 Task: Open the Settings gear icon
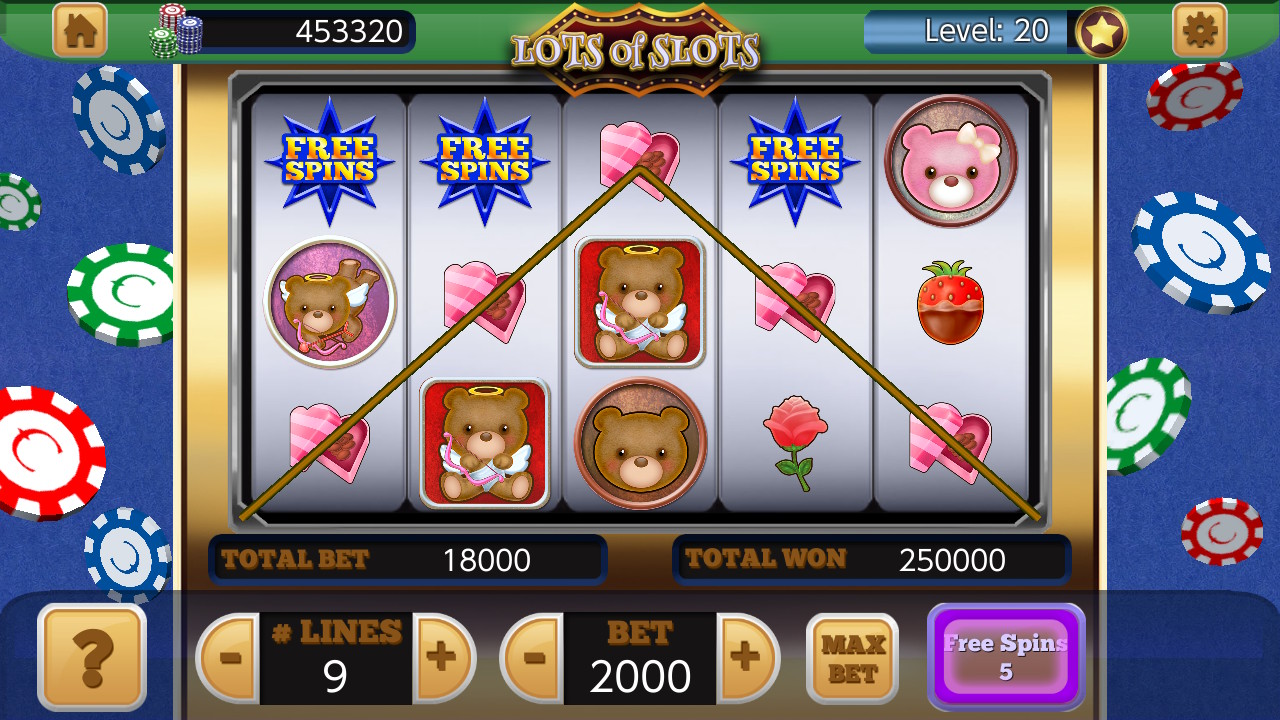[x=1198, y=30]
